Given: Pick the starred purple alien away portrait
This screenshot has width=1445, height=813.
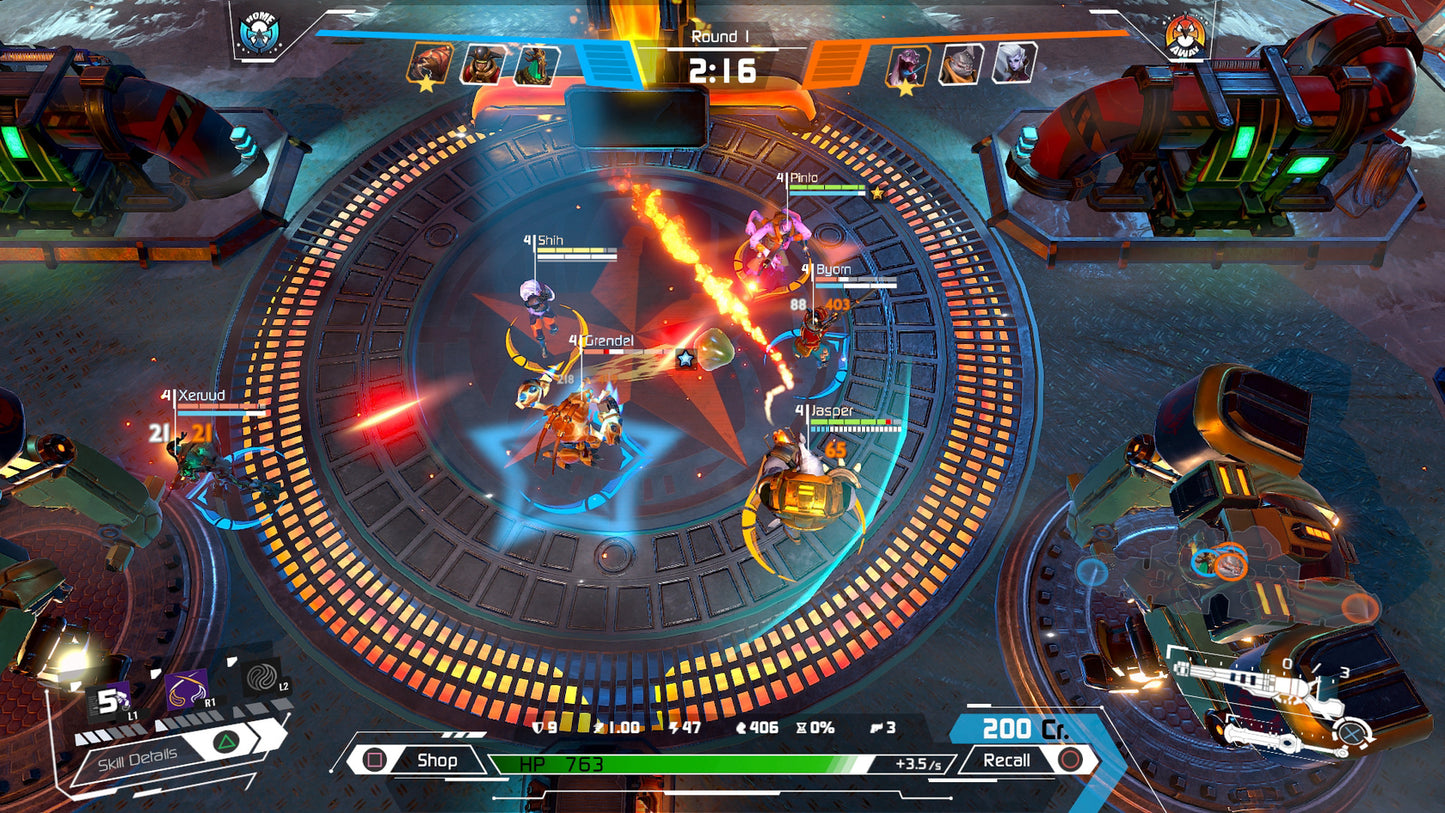Looking at the screenshot, I should pos(909,66).
